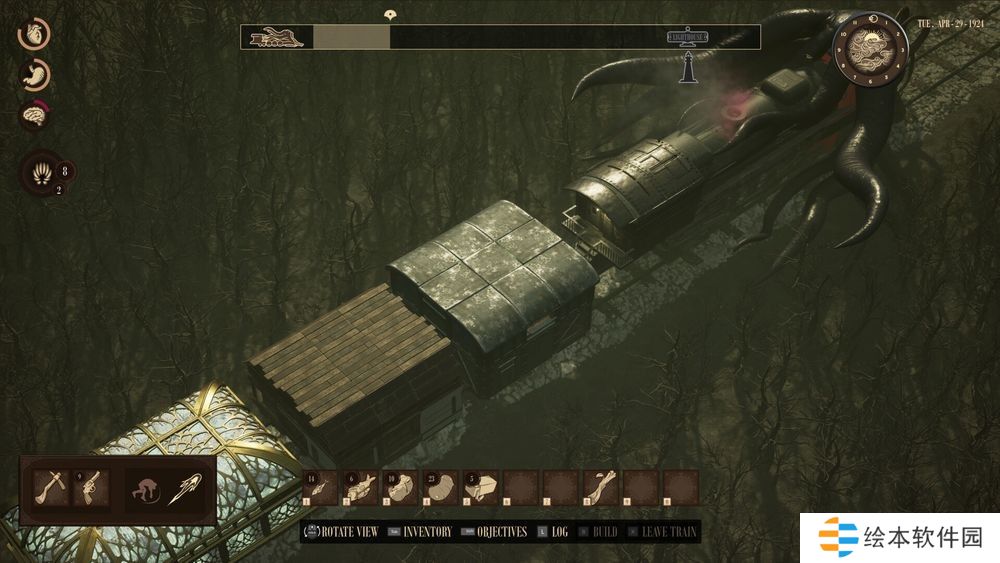Screen dimensions: 1000x563
Task: Click the watermark logo in the corner
Action: [x=900, y=537]
